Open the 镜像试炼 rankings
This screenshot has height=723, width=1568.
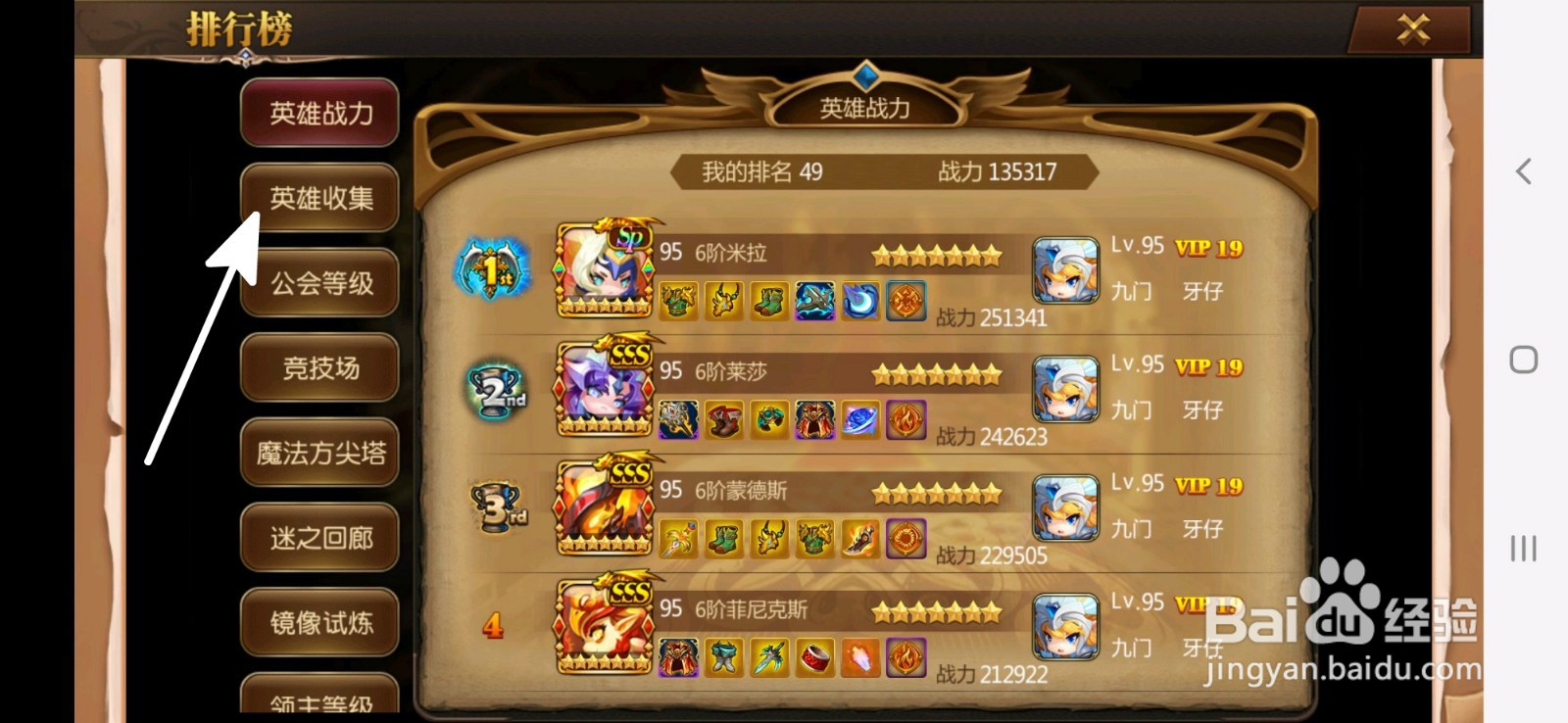(x=318, y=621)
